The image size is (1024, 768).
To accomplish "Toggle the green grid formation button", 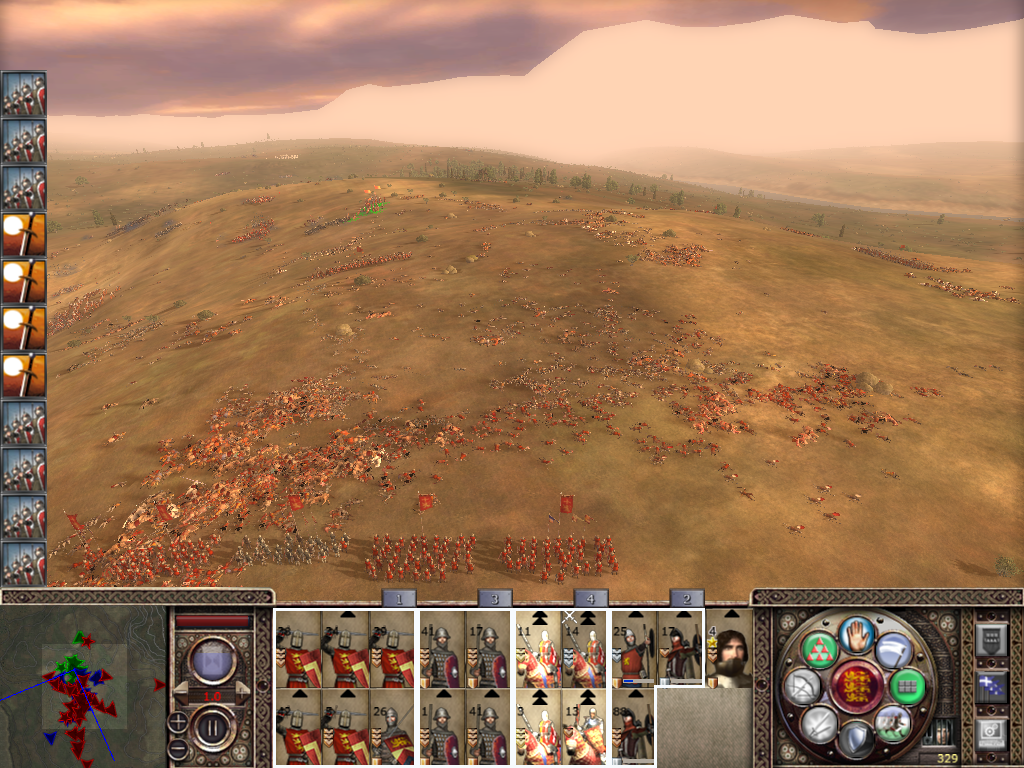I will [907, 686].
